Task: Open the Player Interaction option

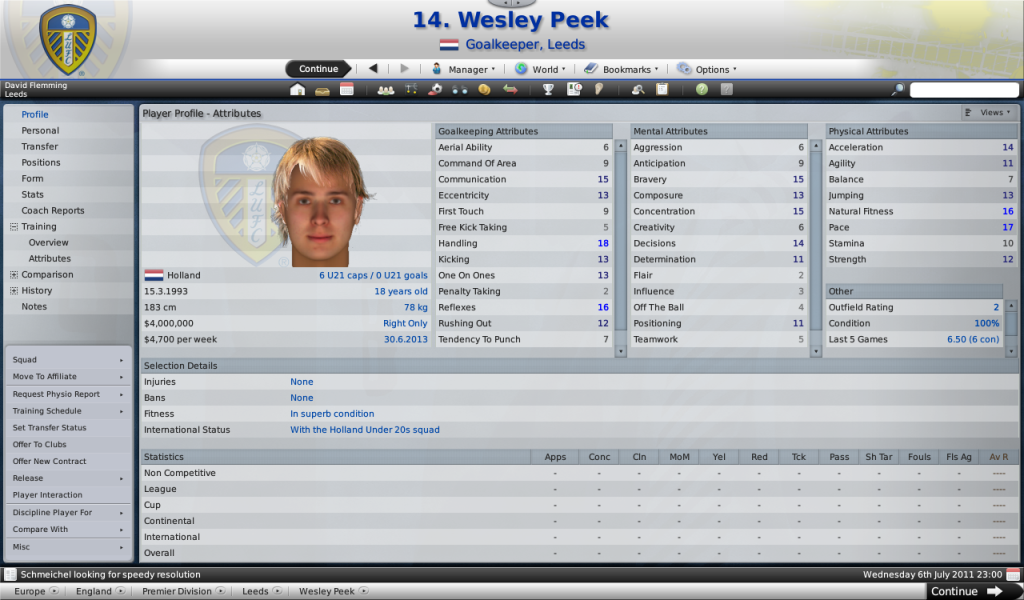Action: 47,495
